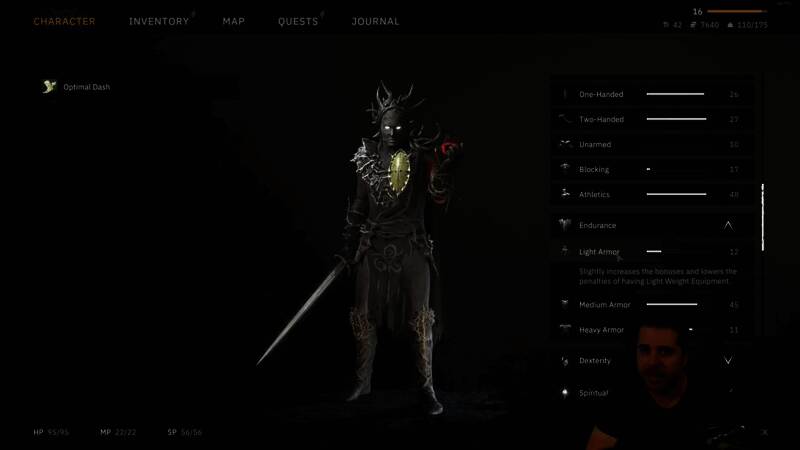
Task: Open the Quests tab
Action: coord(298,21)
